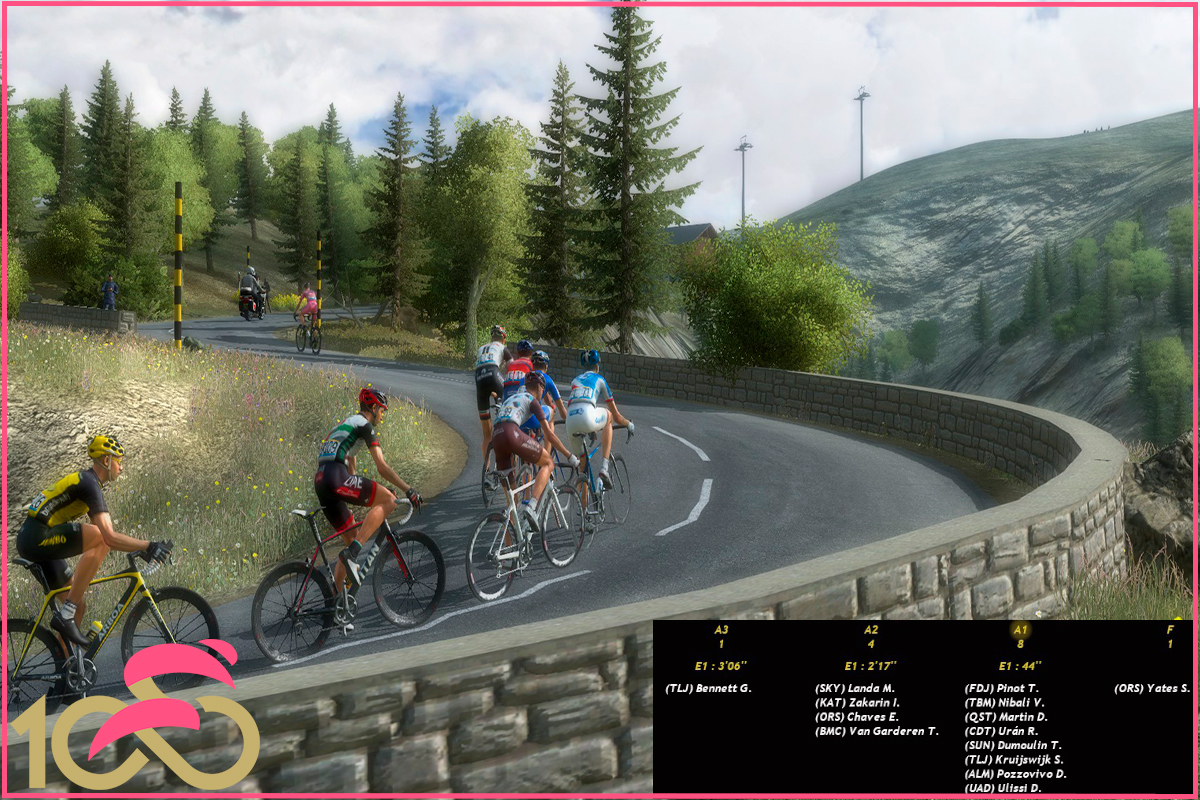Screen dimensions: 1200x800
Task: Choose rider Kruijswijk S.
Action: [x=1014, y=759]
